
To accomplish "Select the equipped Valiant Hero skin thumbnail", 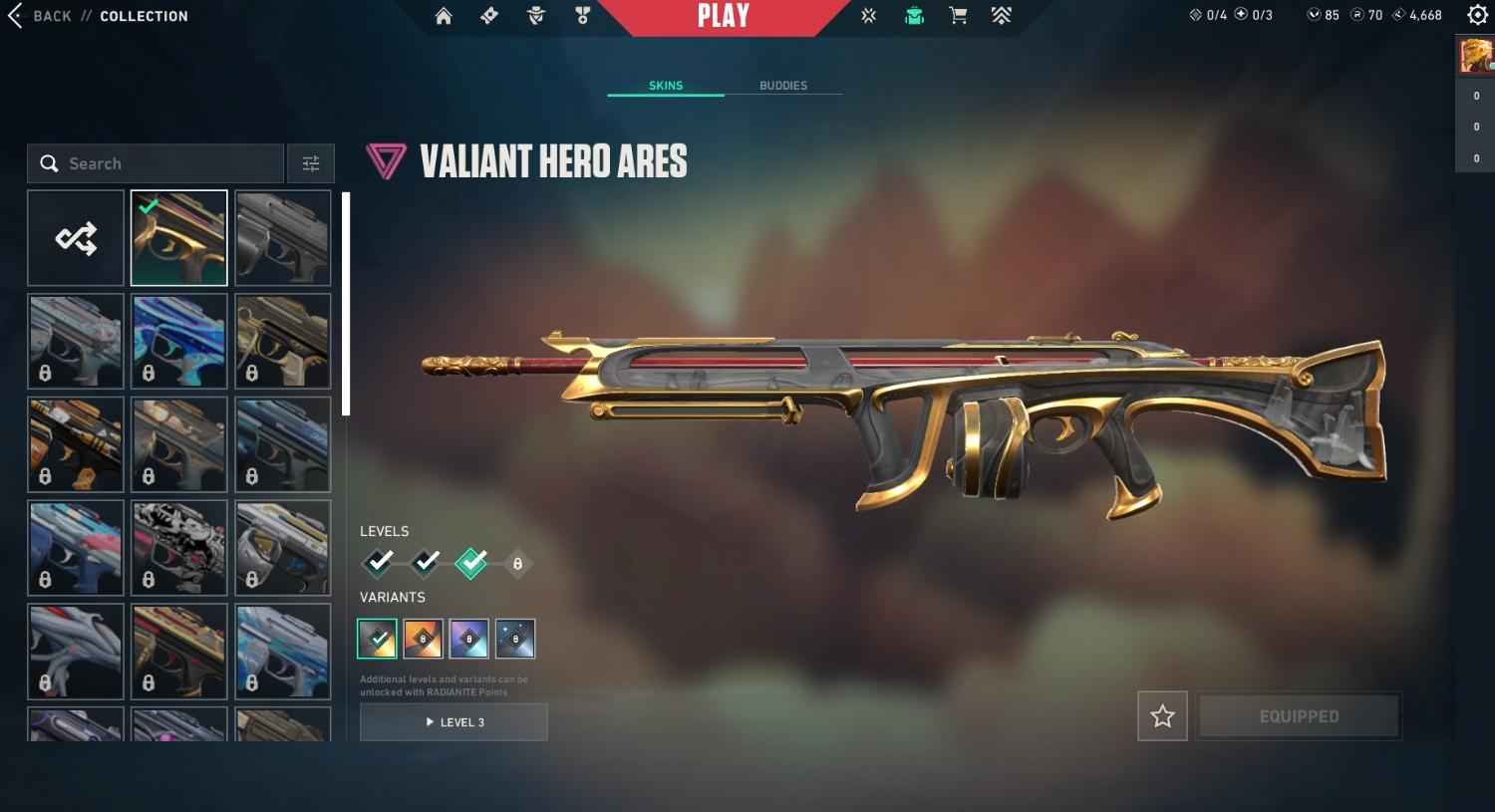I will (179, 238).
